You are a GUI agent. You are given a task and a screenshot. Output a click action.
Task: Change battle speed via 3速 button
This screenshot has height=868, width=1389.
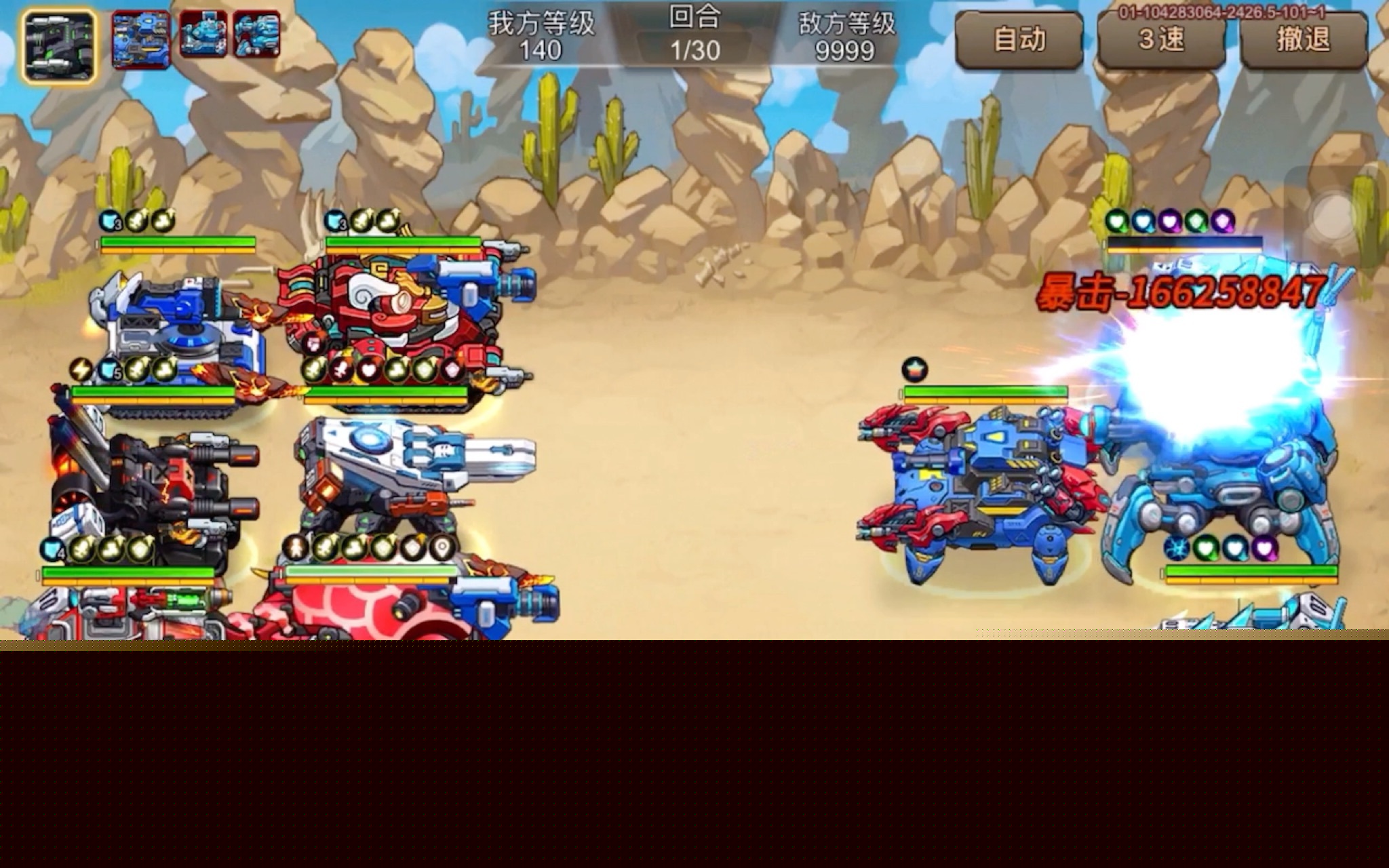(1161, 40)
